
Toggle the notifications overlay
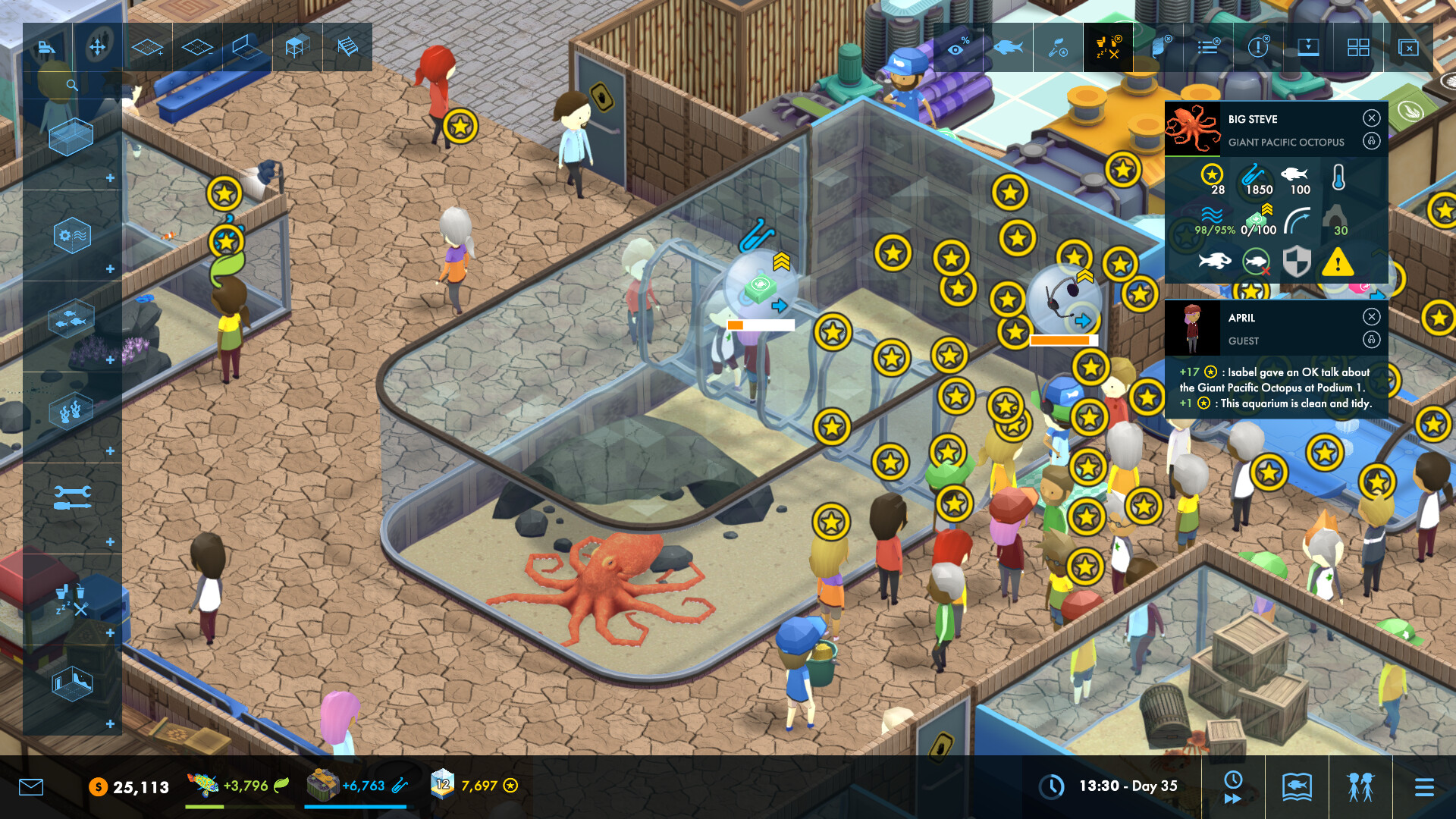pos(1258,47)
